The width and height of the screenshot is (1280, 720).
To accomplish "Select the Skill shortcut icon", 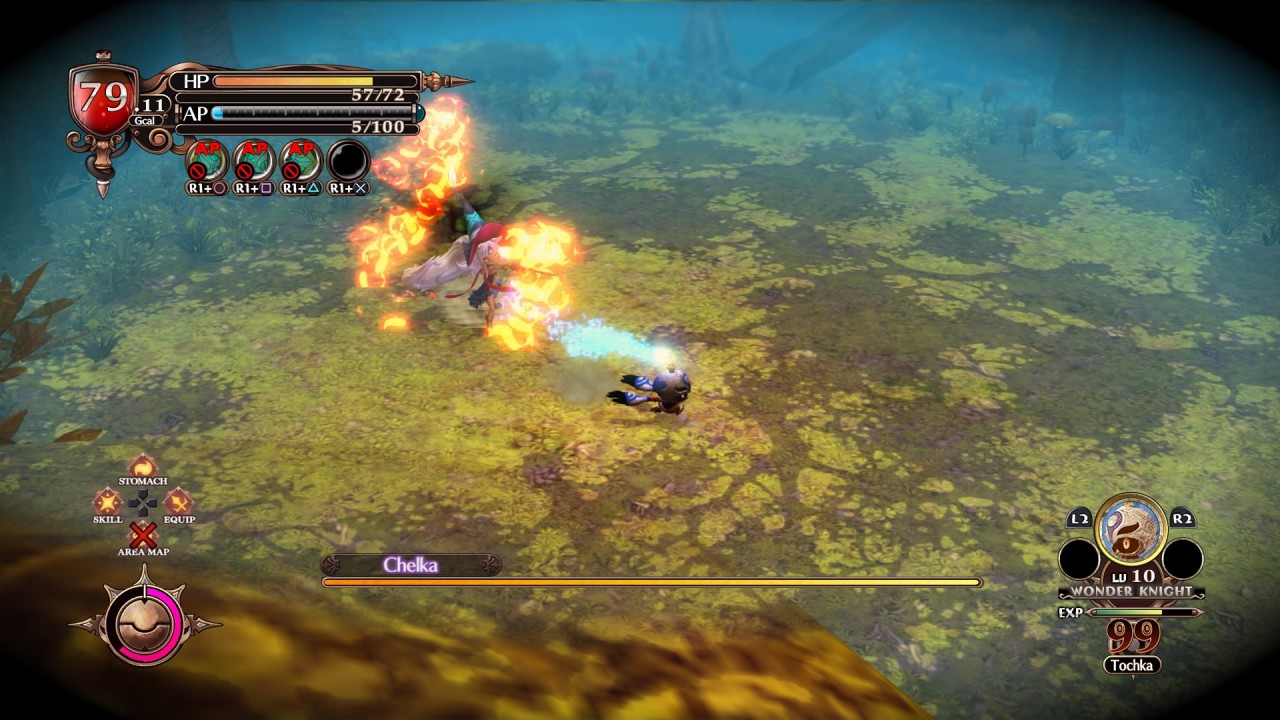I will (x=107, y=501).
